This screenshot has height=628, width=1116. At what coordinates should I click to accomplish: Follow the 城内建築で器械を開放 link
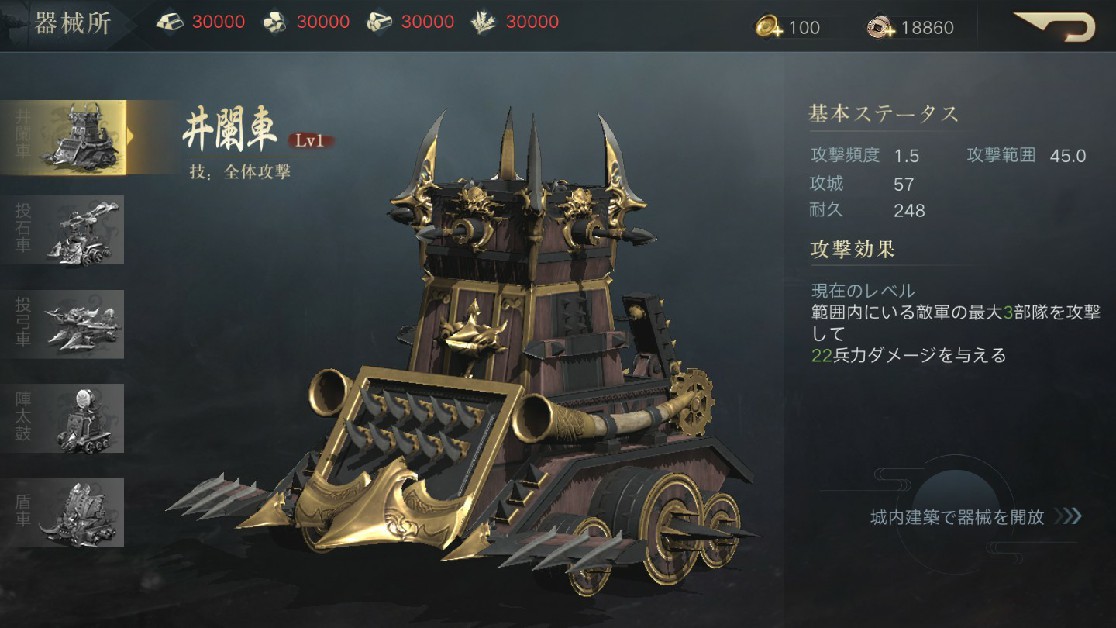pyautogui.click(x=975, y=517)
